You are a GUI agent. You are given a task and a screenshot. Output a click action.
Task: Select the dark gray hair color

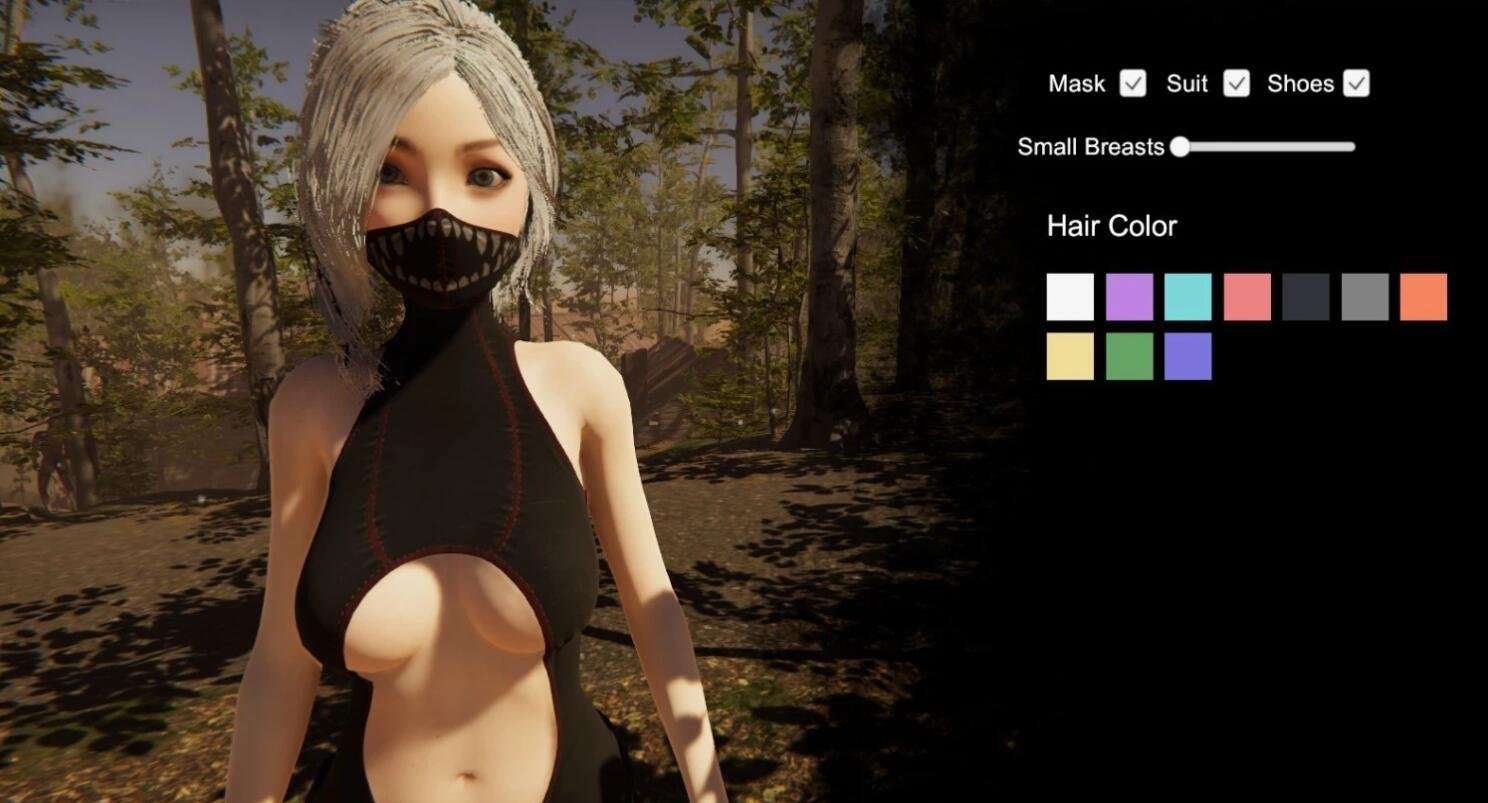click(1305, 296)
